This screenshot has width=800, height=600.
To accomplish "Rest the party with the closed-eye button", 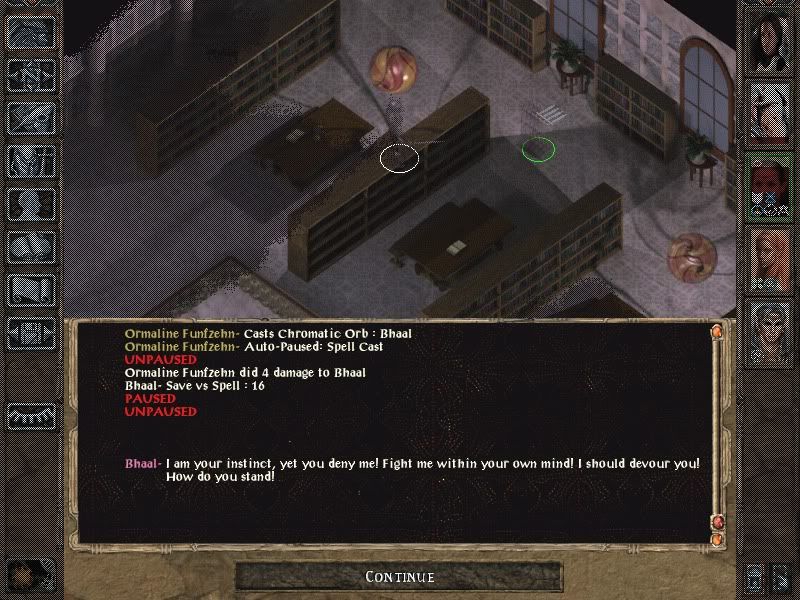I will tap(29, 415).
